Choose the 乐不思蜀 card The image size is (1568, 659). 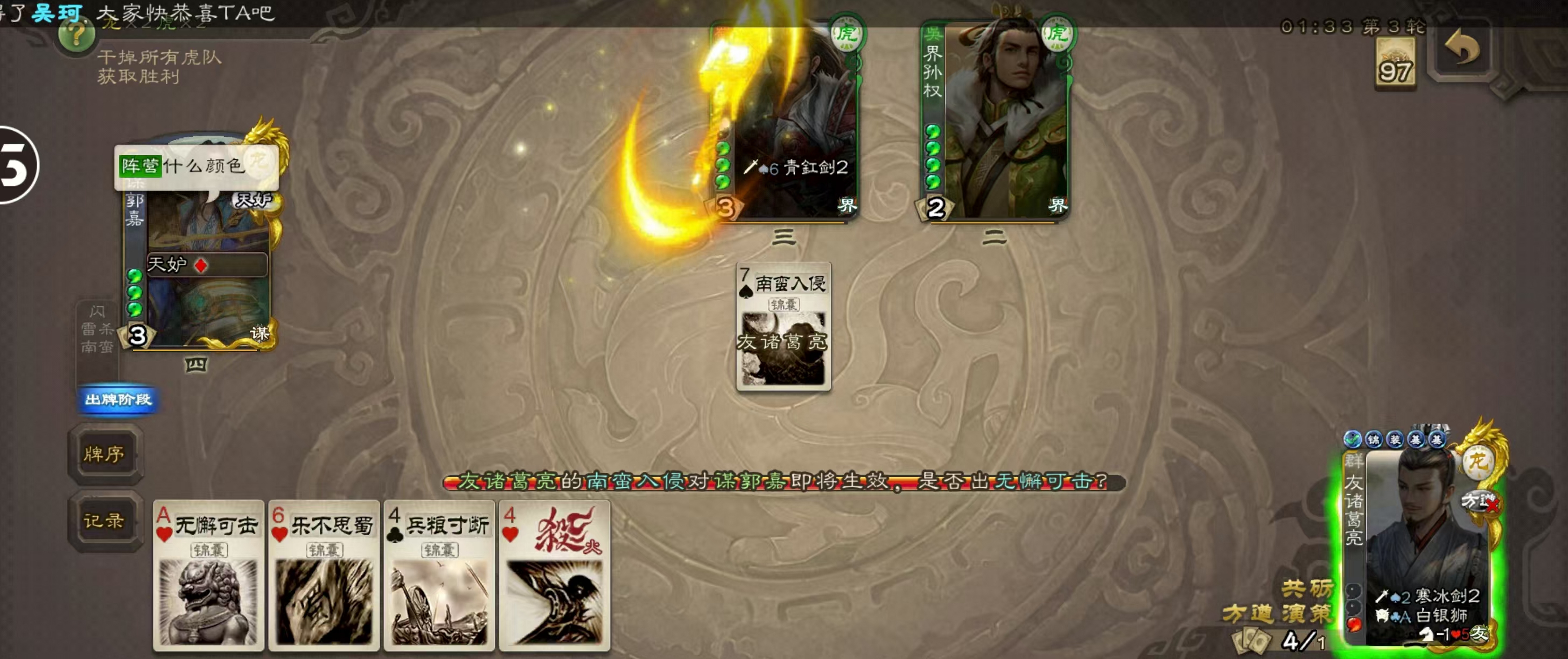(324, 575)
